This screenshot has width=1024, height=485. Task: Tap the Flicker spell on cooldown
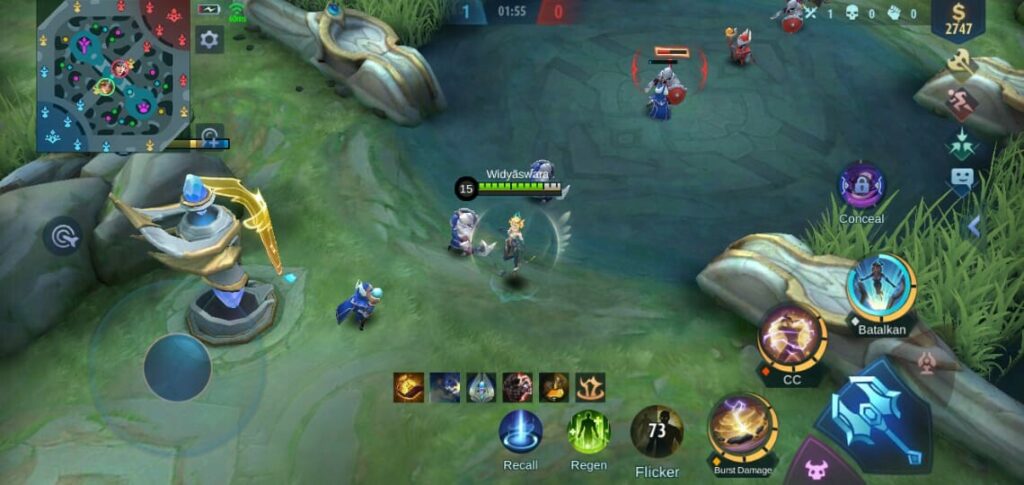pyautogui.click(x=657, y=432)
